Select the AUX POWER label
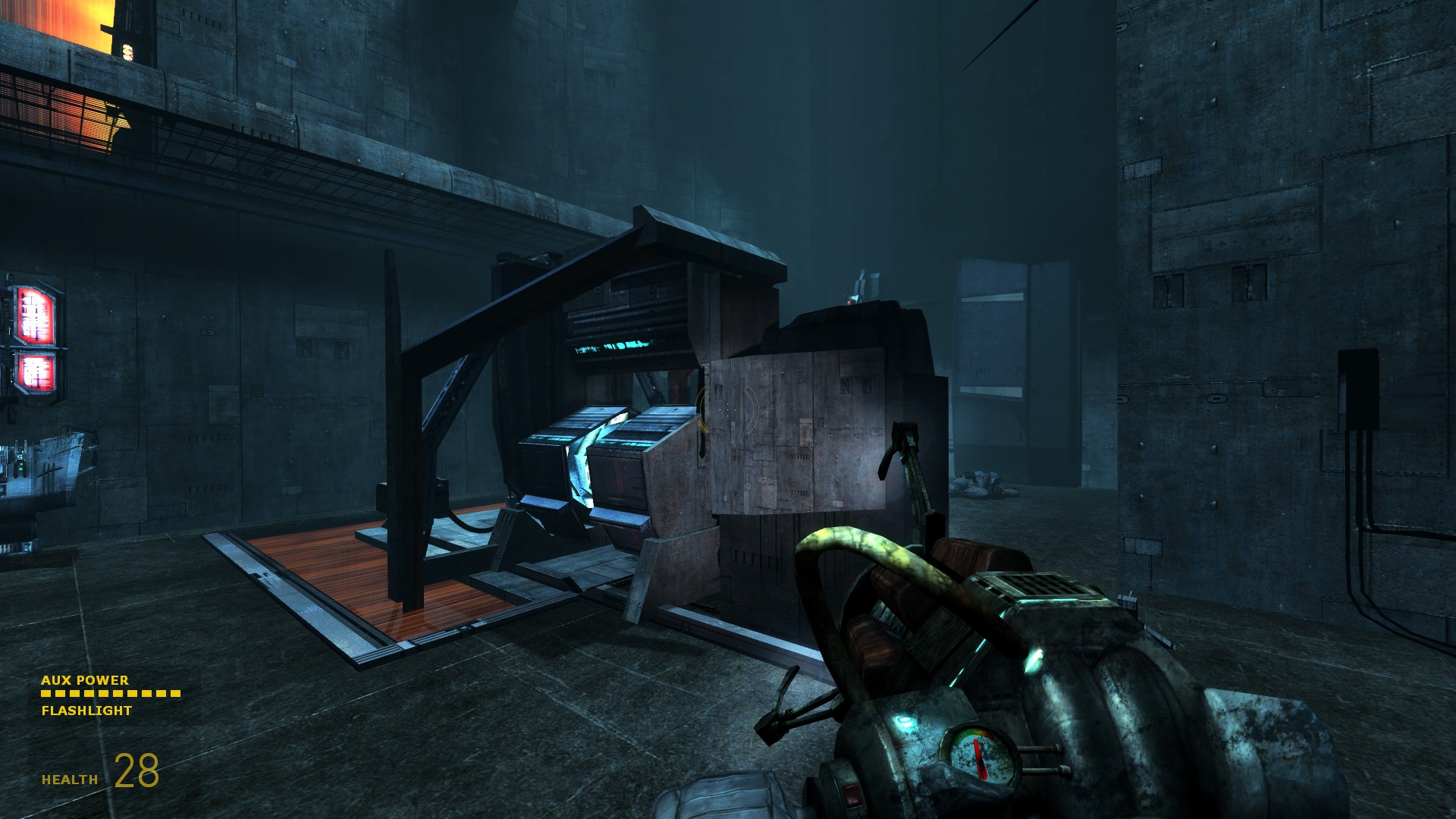 click(x=85, y=681)
